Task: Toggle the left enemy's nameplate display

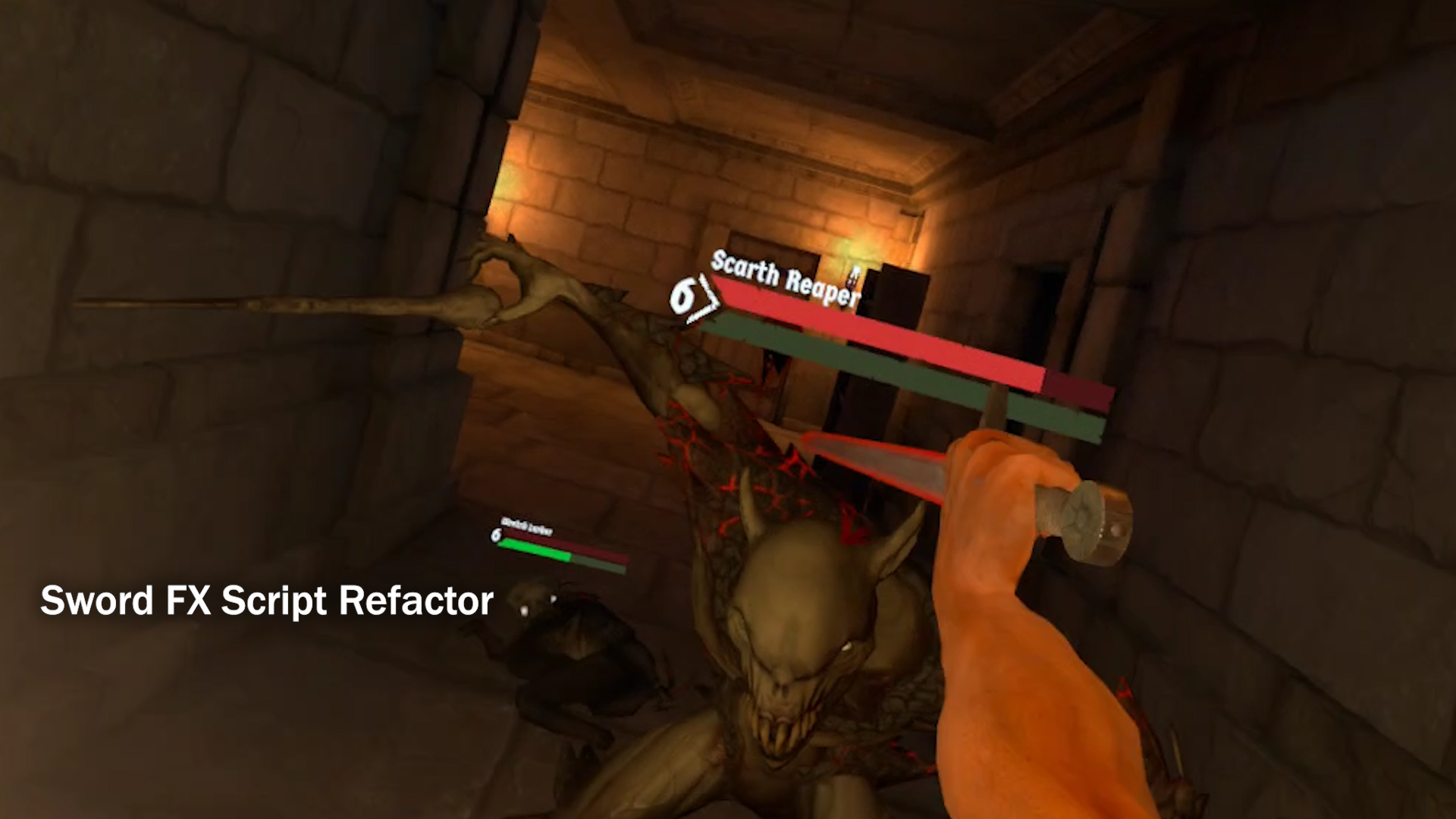Action: [x=527, y=527]
